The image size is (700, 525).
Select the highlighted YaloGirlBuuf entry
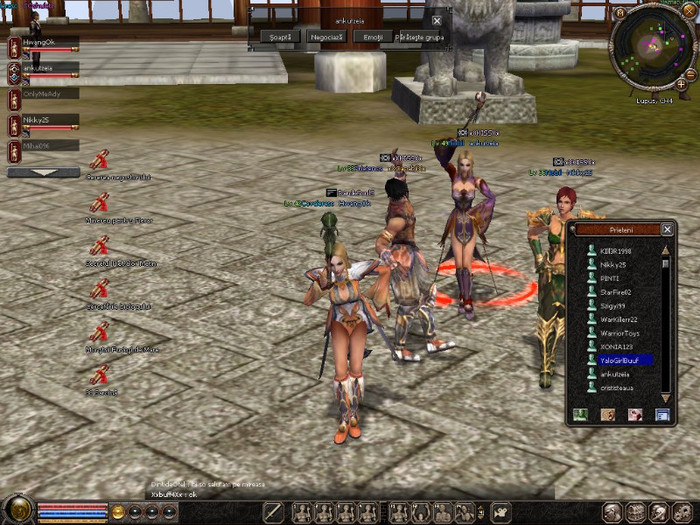pyautogui.click(x=627, y=360)
